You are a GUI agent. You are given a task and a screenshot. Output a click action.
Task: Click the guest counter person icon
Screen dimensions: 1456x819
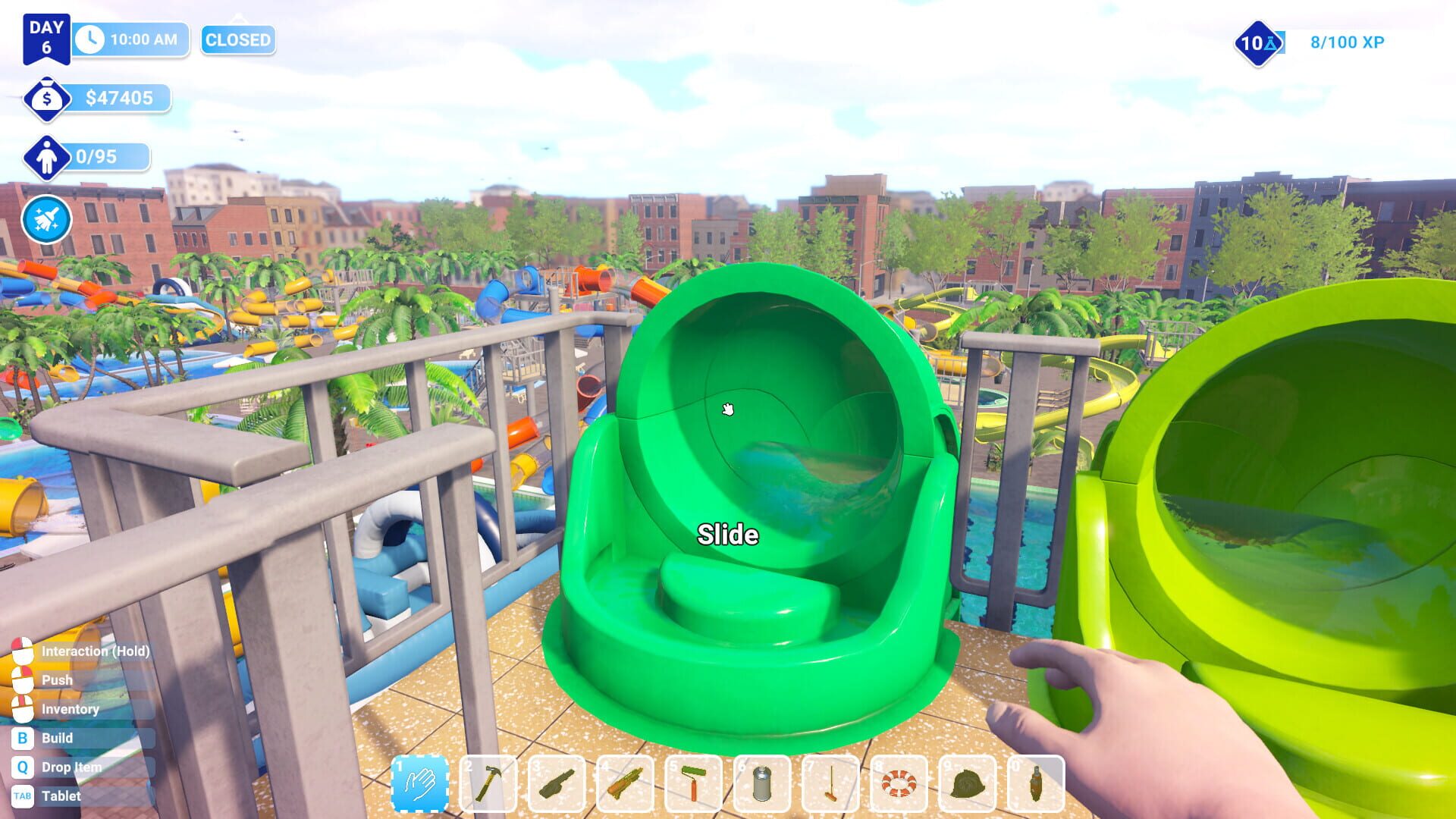click(47, 157)
